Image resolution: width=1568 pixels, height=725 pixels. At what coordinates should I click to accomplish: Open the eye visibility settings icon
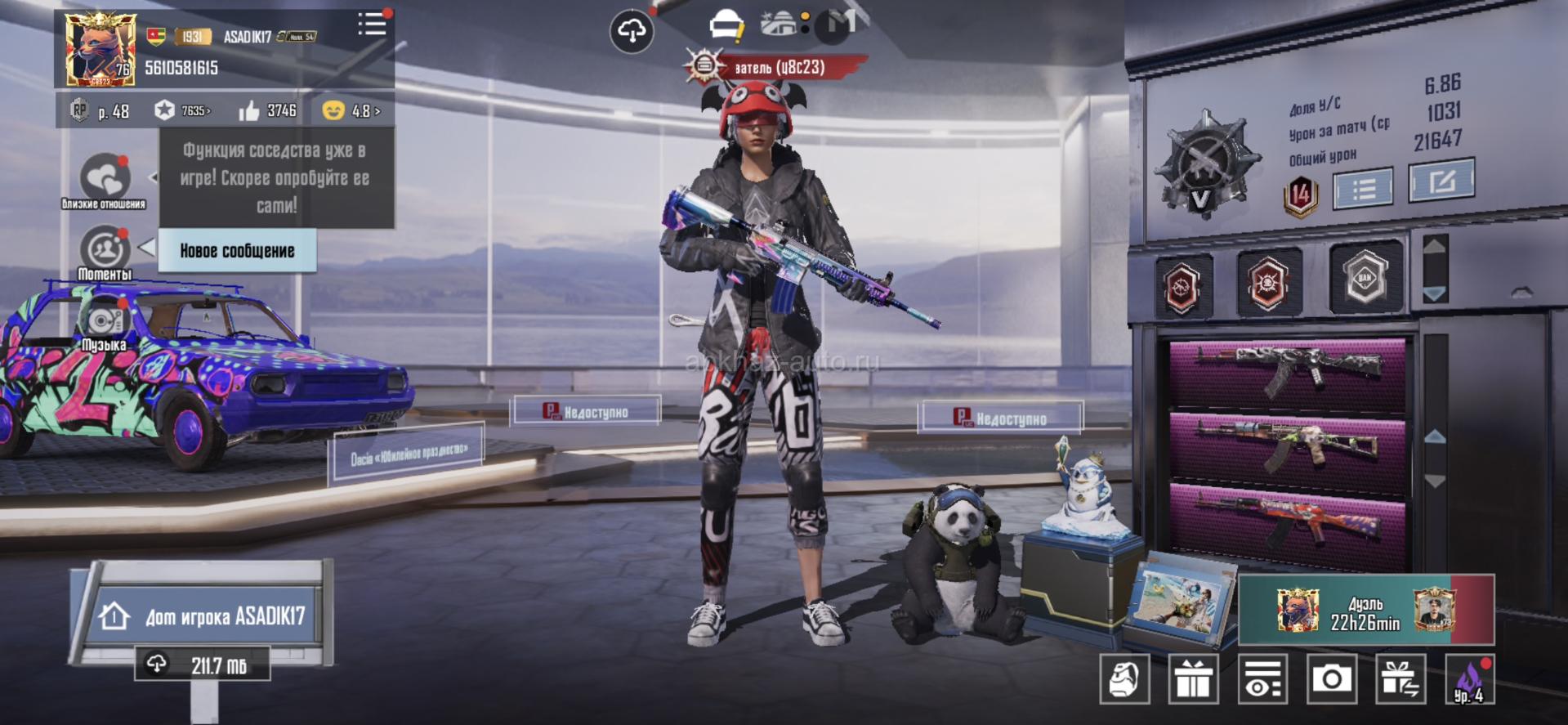[x=1262, y=678]
